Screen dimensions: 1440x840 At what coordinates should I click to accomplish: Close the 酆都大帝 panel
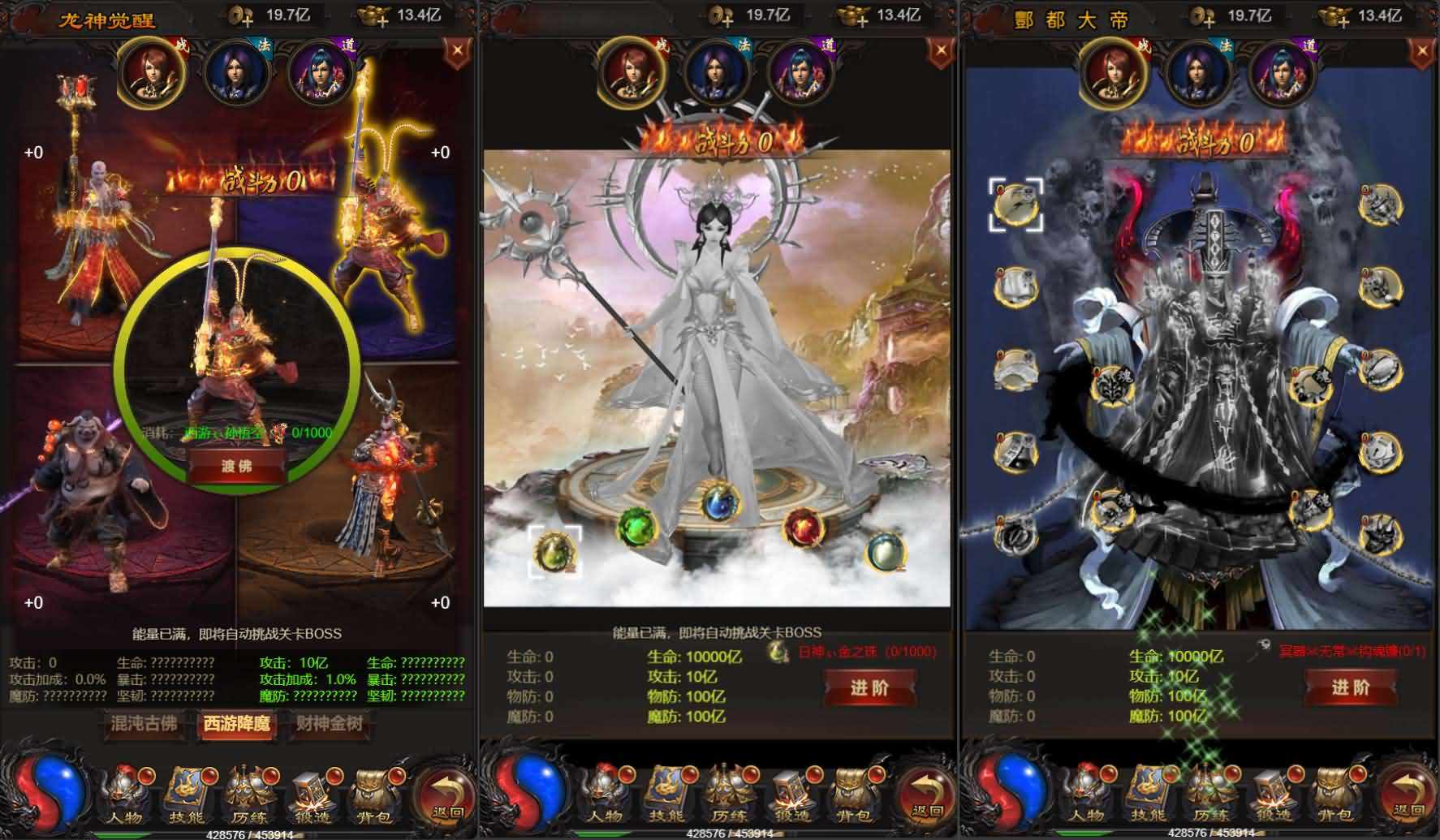pyautogui.click(x=1421, y=51)
